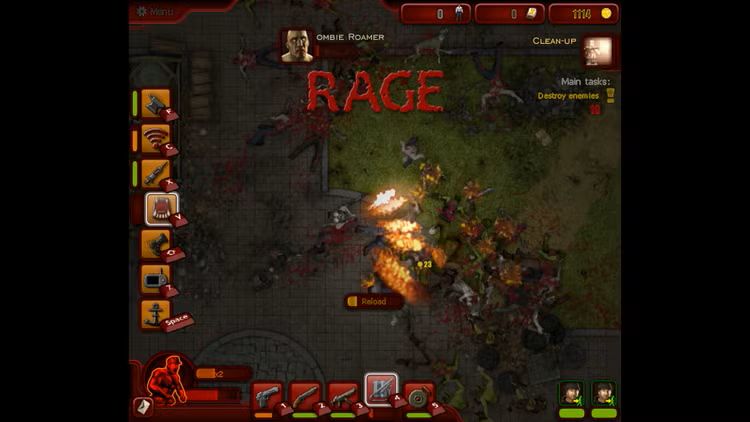Use the radio signal ability
Screen dimensions: 750x422
[155, 138]
